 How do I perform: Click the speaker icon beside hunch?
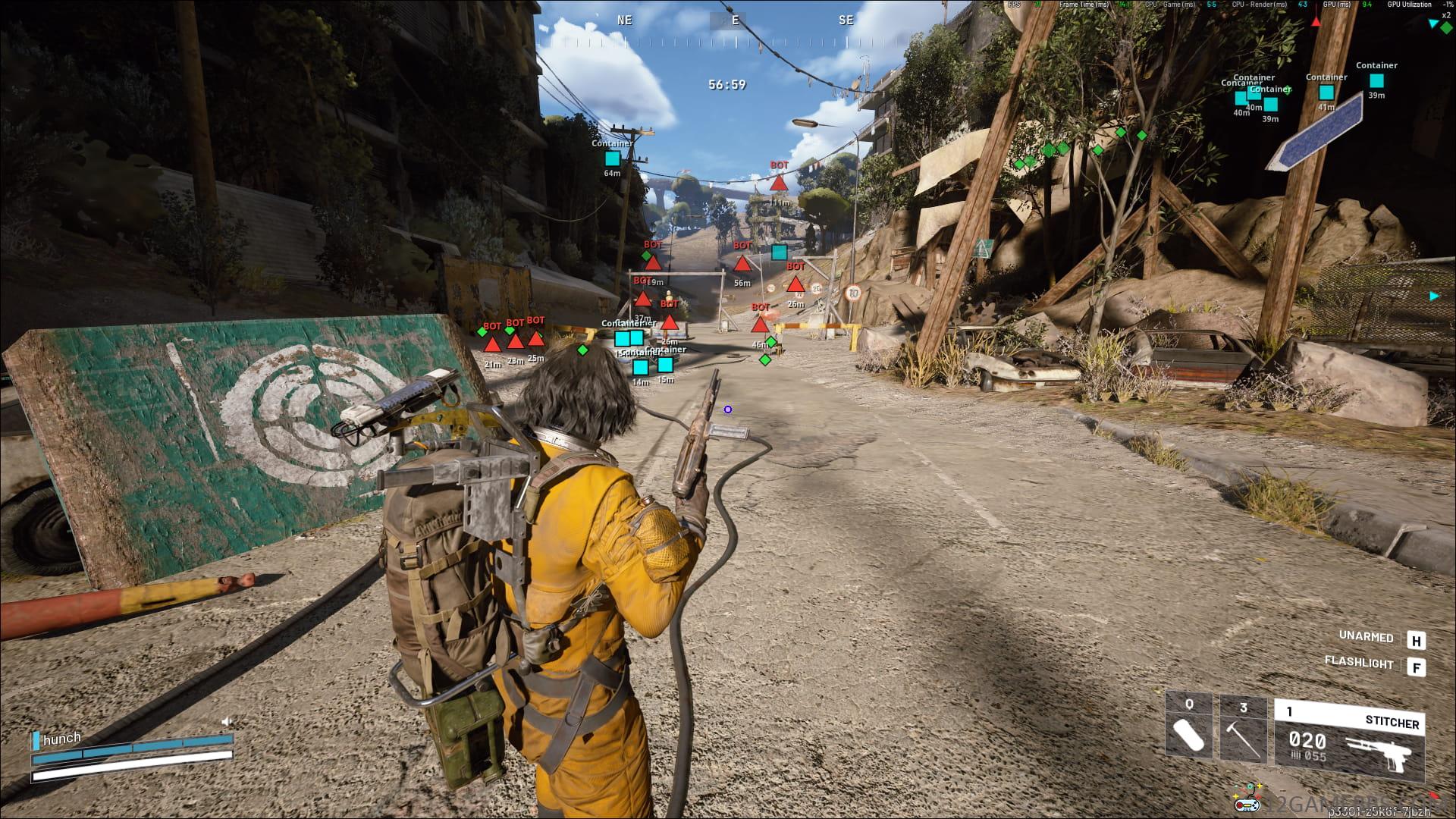click(226, 721)
